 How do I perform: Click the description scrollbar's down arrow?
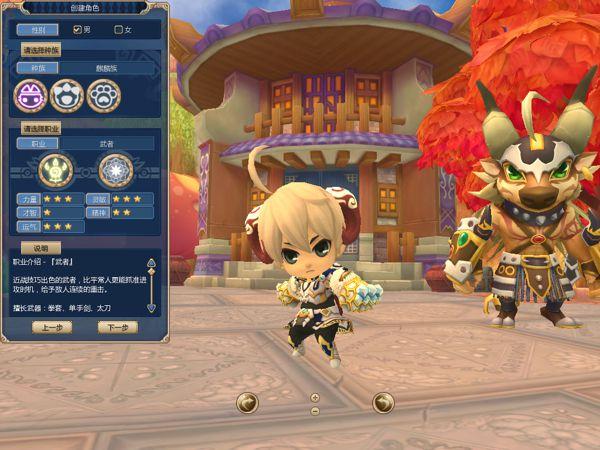coord(151,308)
